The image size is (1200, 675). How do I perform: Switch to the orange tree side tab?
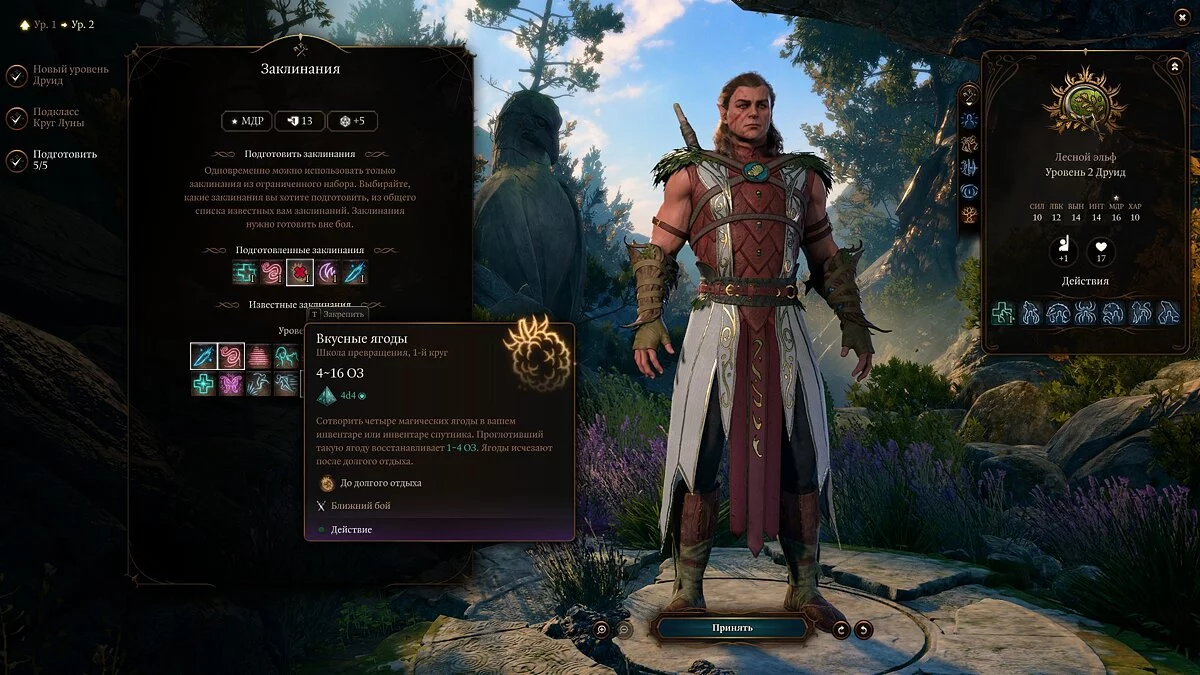click(x=968, y=215)
